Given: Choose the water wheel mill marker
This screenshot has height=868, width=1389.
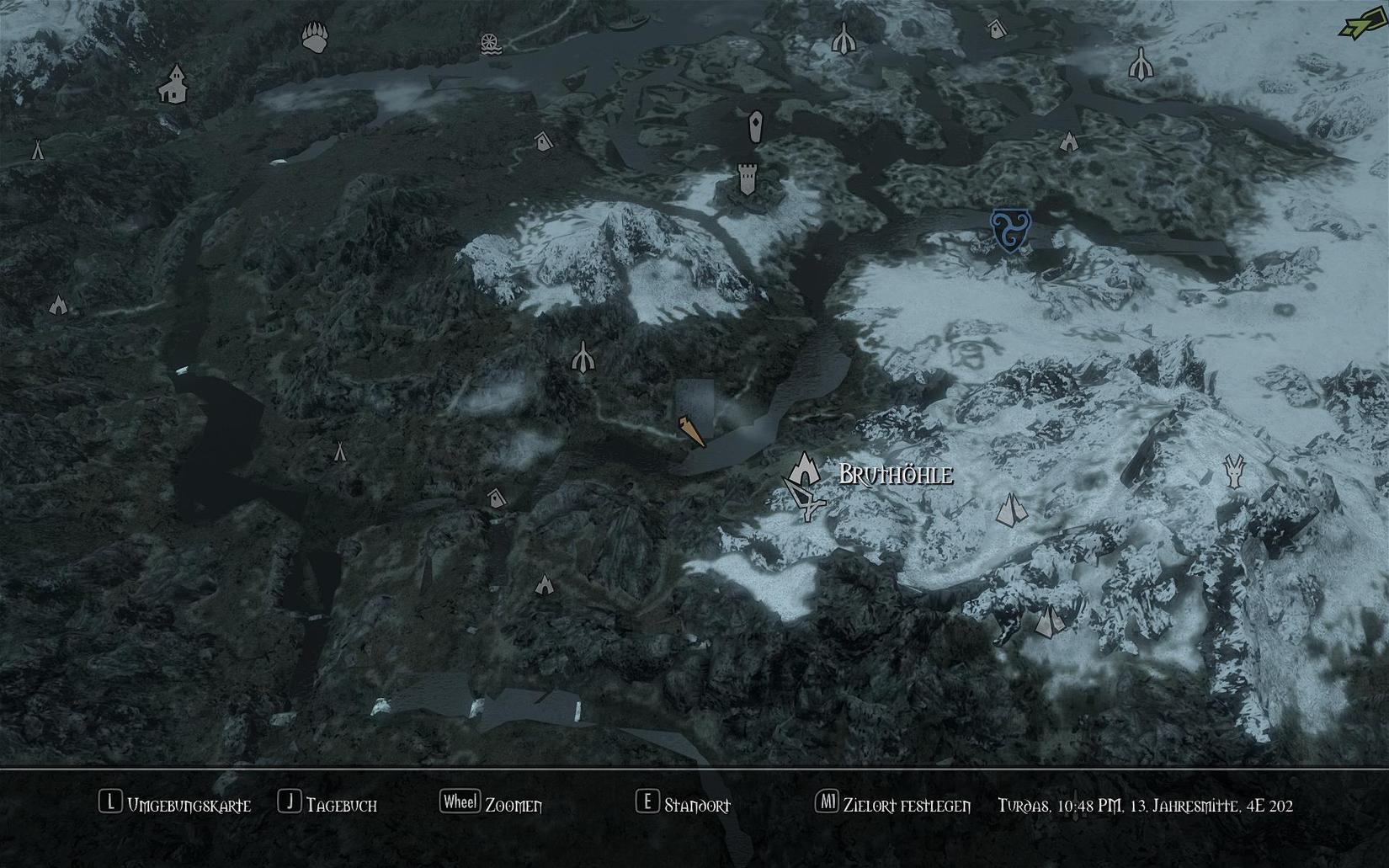Looking at the screenshot, I should (491, 44).
